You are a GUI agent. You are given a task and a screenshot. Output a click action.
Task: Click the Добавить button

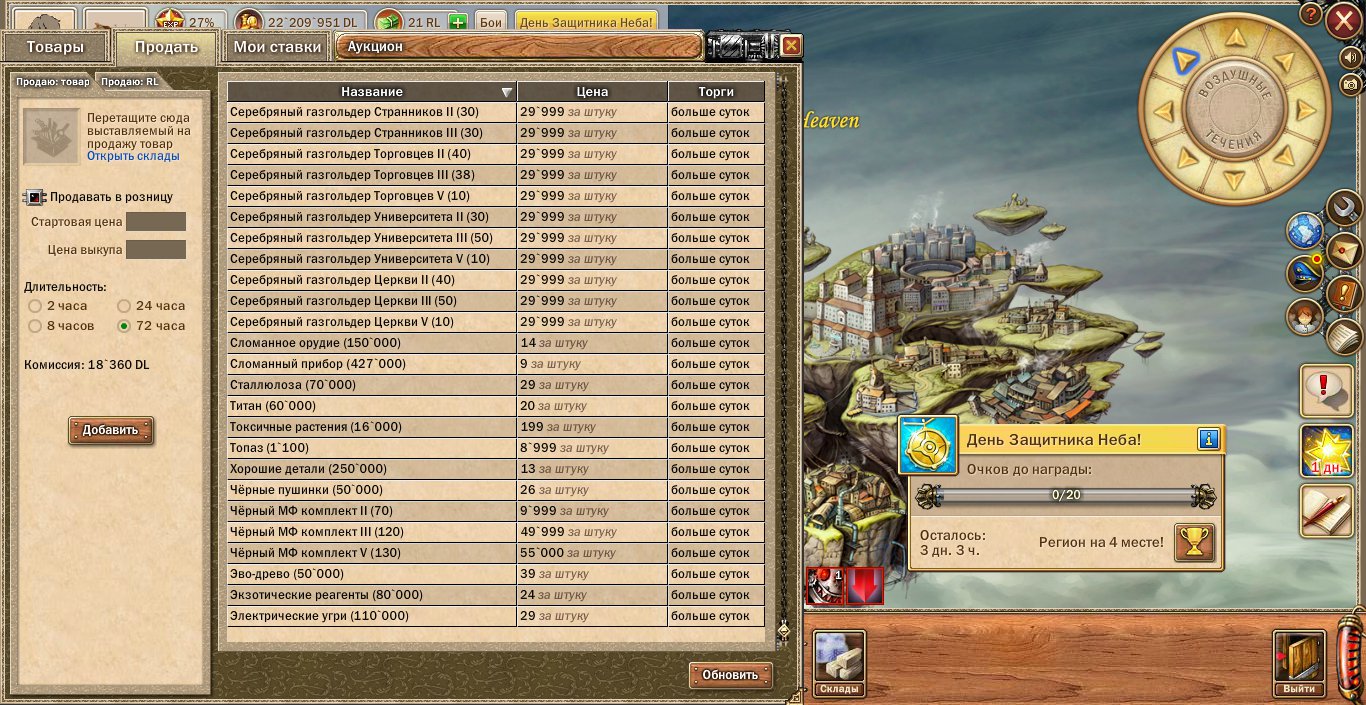110,431
